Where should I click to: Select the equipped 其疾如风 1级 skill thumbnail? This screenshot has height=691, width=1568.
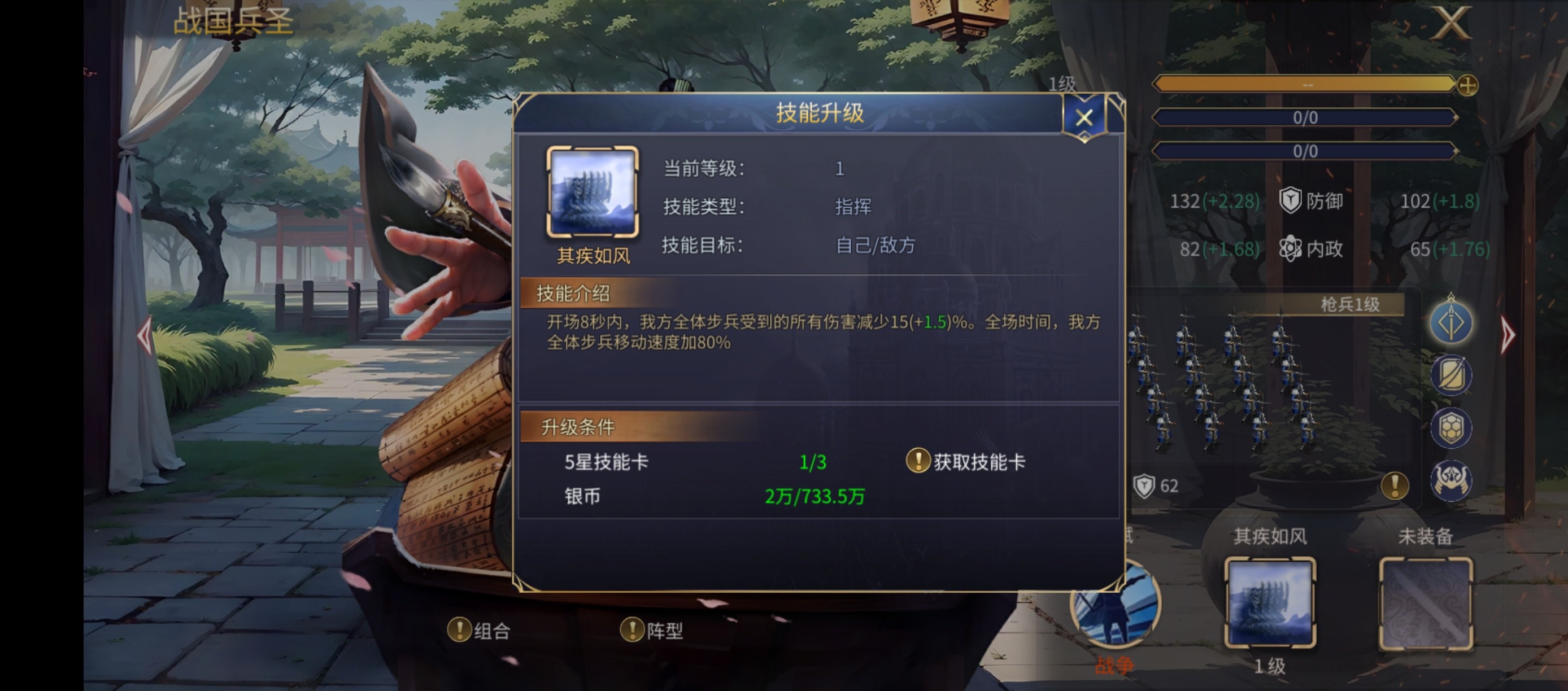click(1270, 605)
